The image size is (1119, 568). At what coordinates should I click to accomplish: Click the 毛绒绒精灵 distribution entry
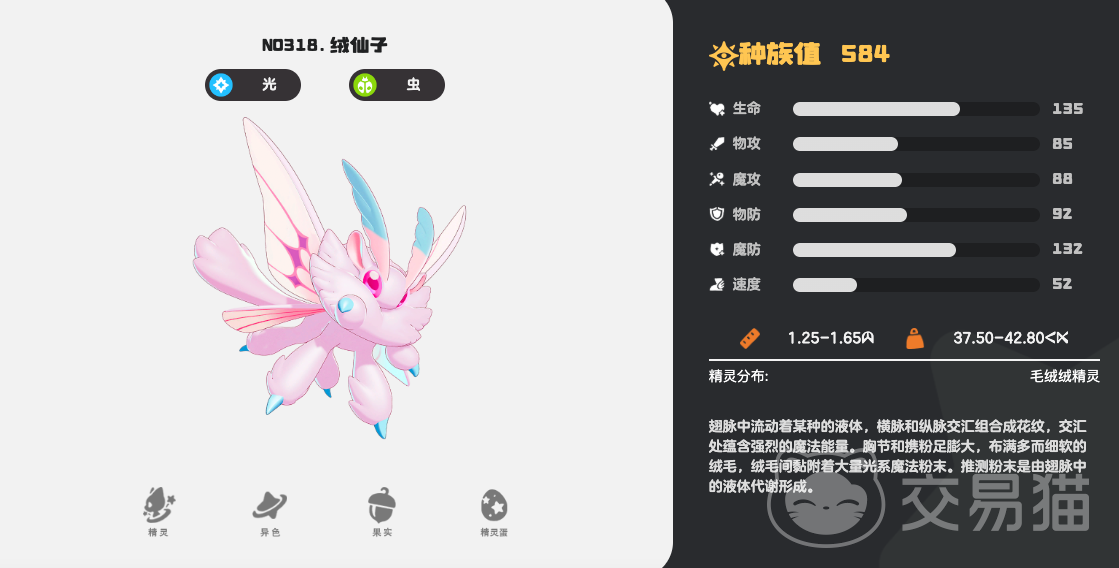(1064, 376)
